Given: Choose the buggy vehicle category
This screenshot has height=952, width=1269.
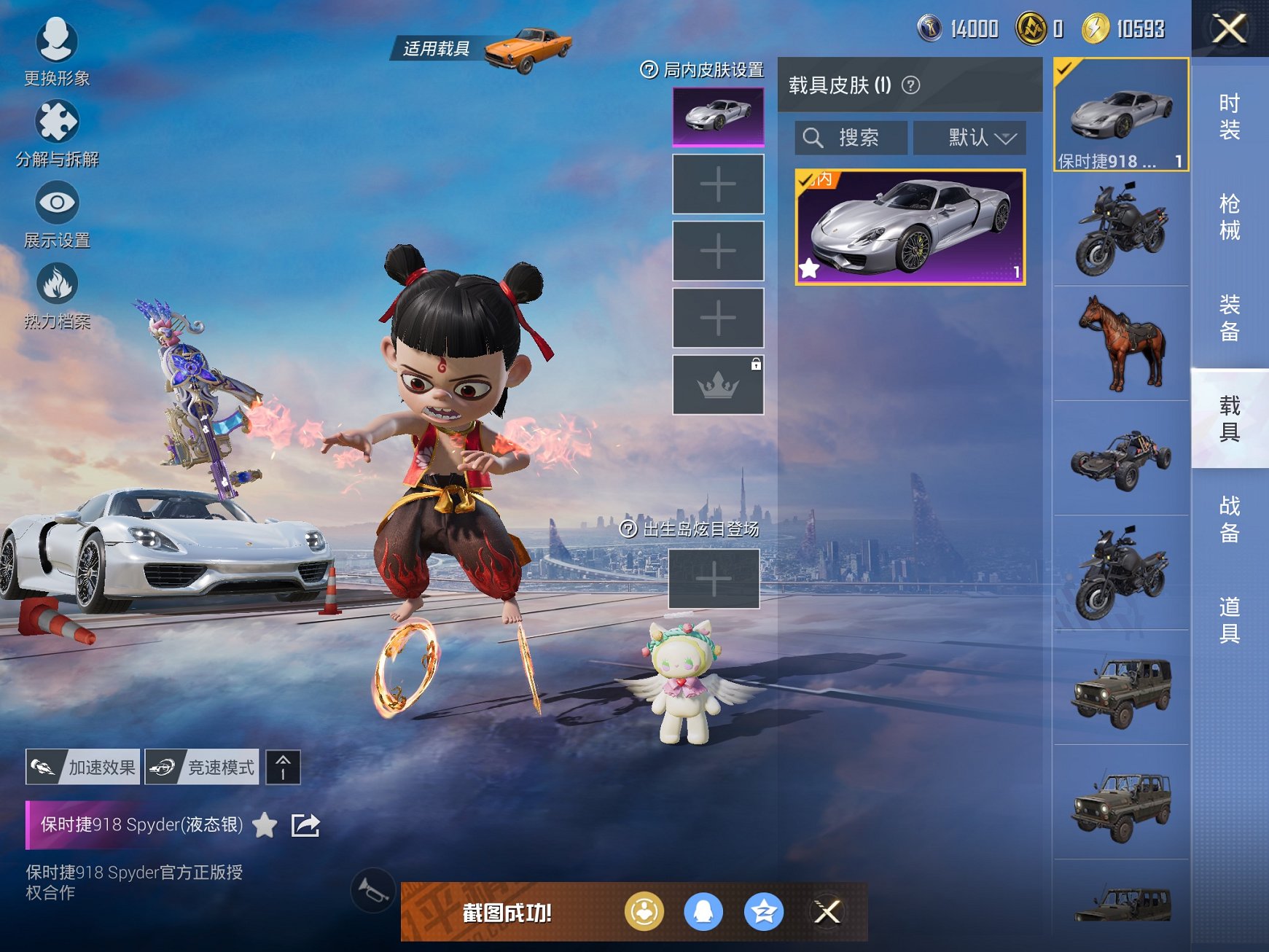Looking at the screenshot, I should click(x=1121, y=459).
